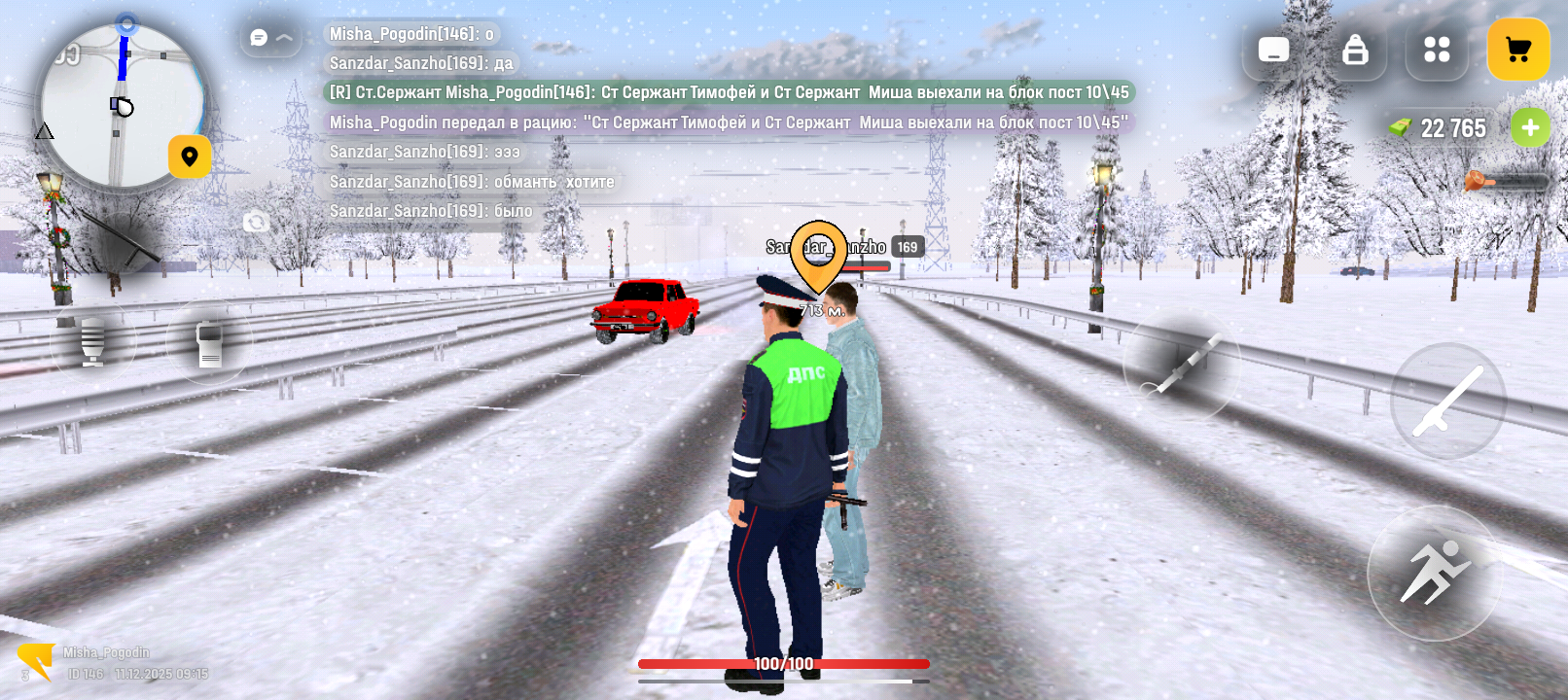Select the police baton weapon slot near minimap
The width and height of the screenshot is (1568, 700).
pyautogui.click(x=124, y=237)
